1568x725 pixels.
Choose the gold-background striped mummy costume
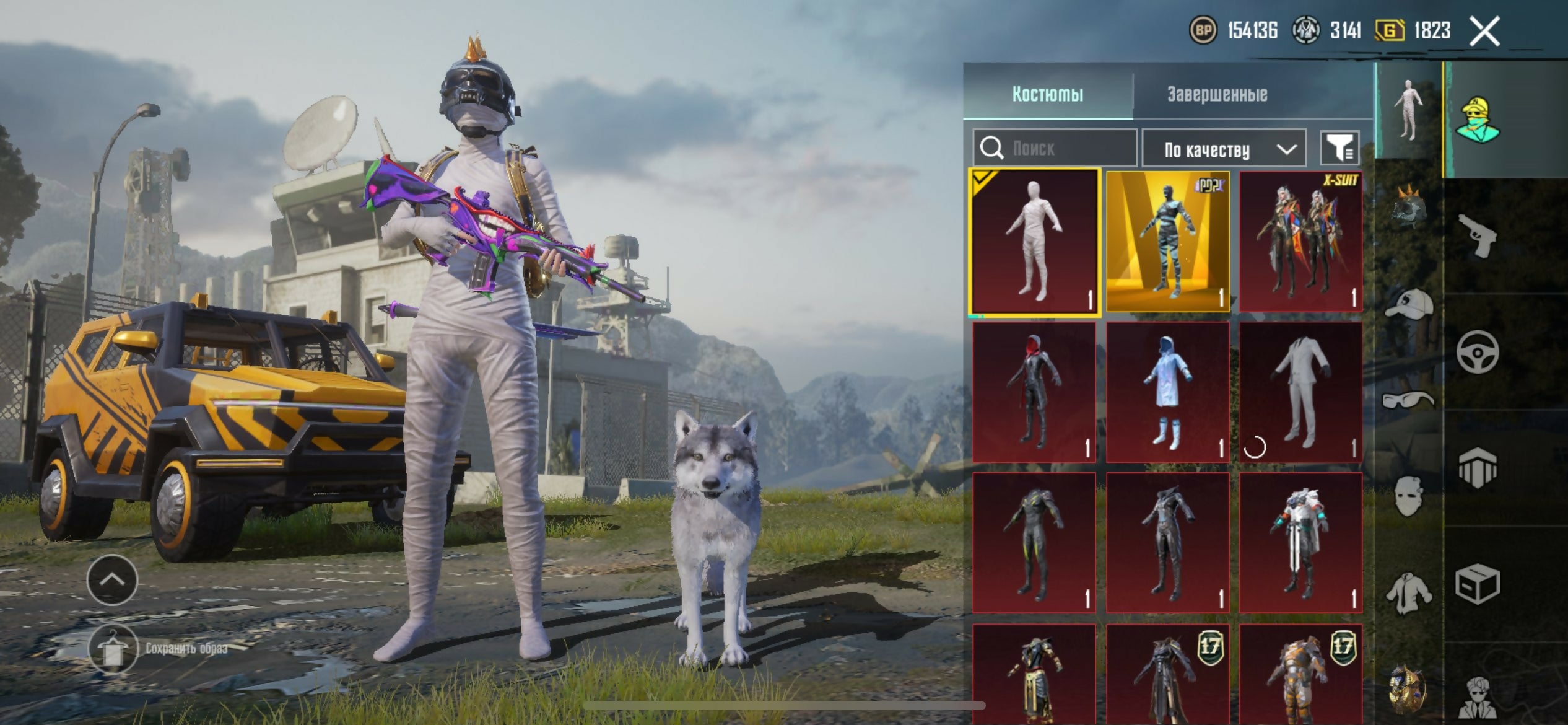(x=1167, y=242)
